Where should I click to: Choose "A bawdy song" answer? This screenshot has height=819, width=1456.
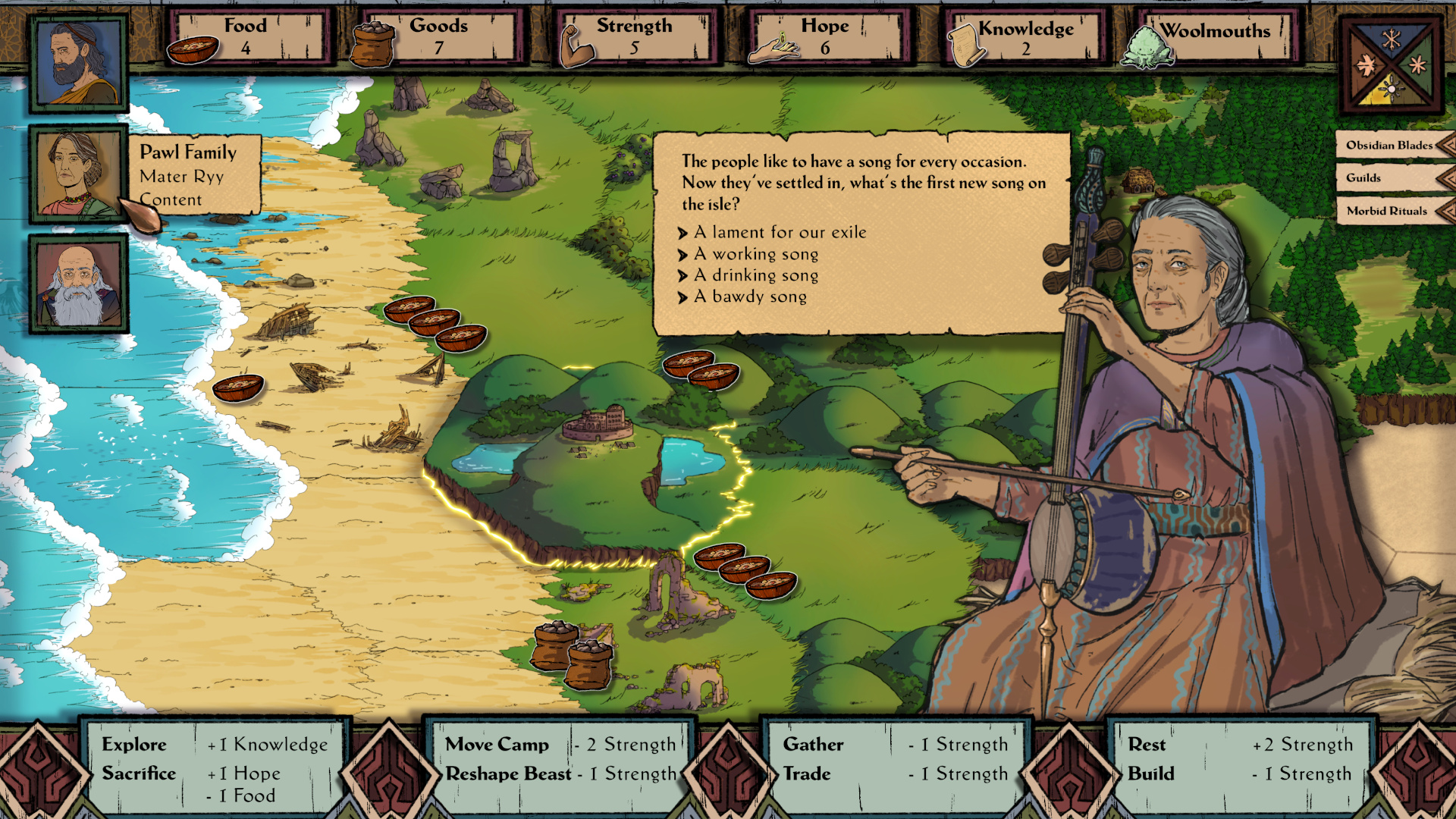(x=750, y=297)
